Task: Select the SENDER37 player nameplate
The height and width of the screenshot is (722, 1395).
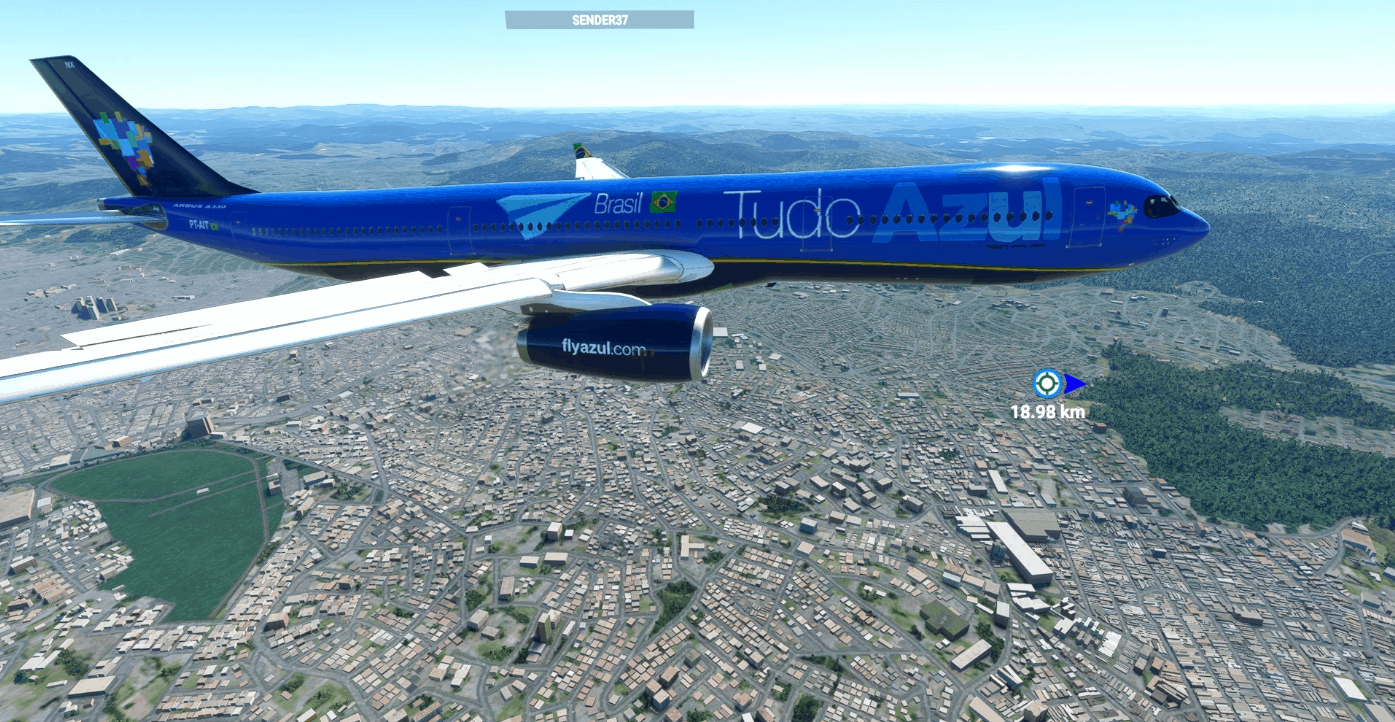Action: pyautogui.click(x=599, y=20)
